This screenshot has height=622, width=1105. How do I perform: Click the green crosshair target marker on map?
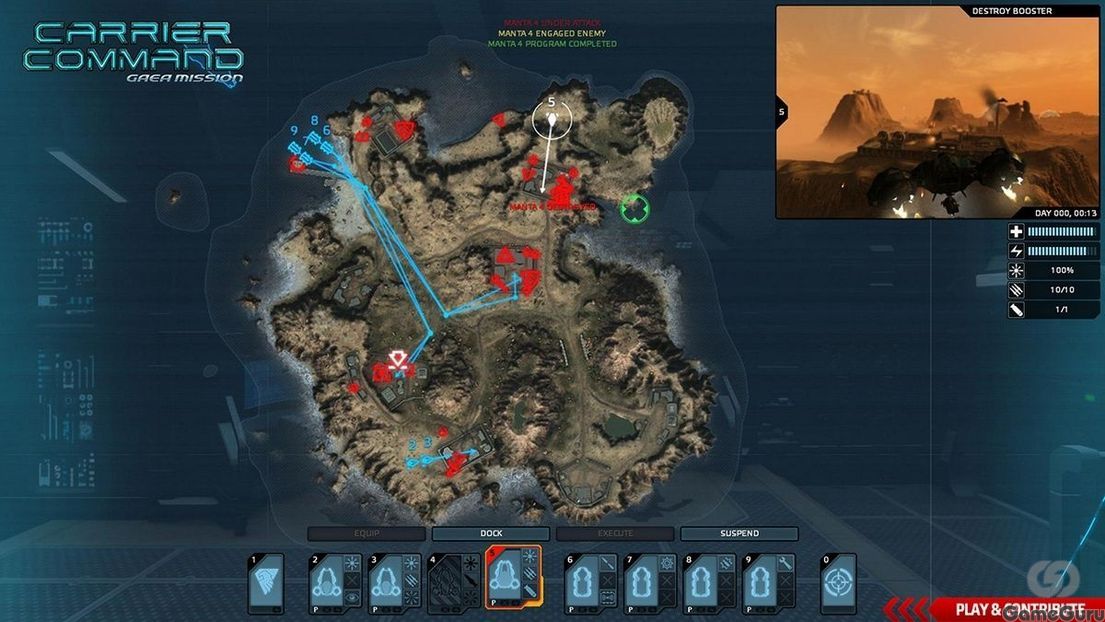pos(634,208)
